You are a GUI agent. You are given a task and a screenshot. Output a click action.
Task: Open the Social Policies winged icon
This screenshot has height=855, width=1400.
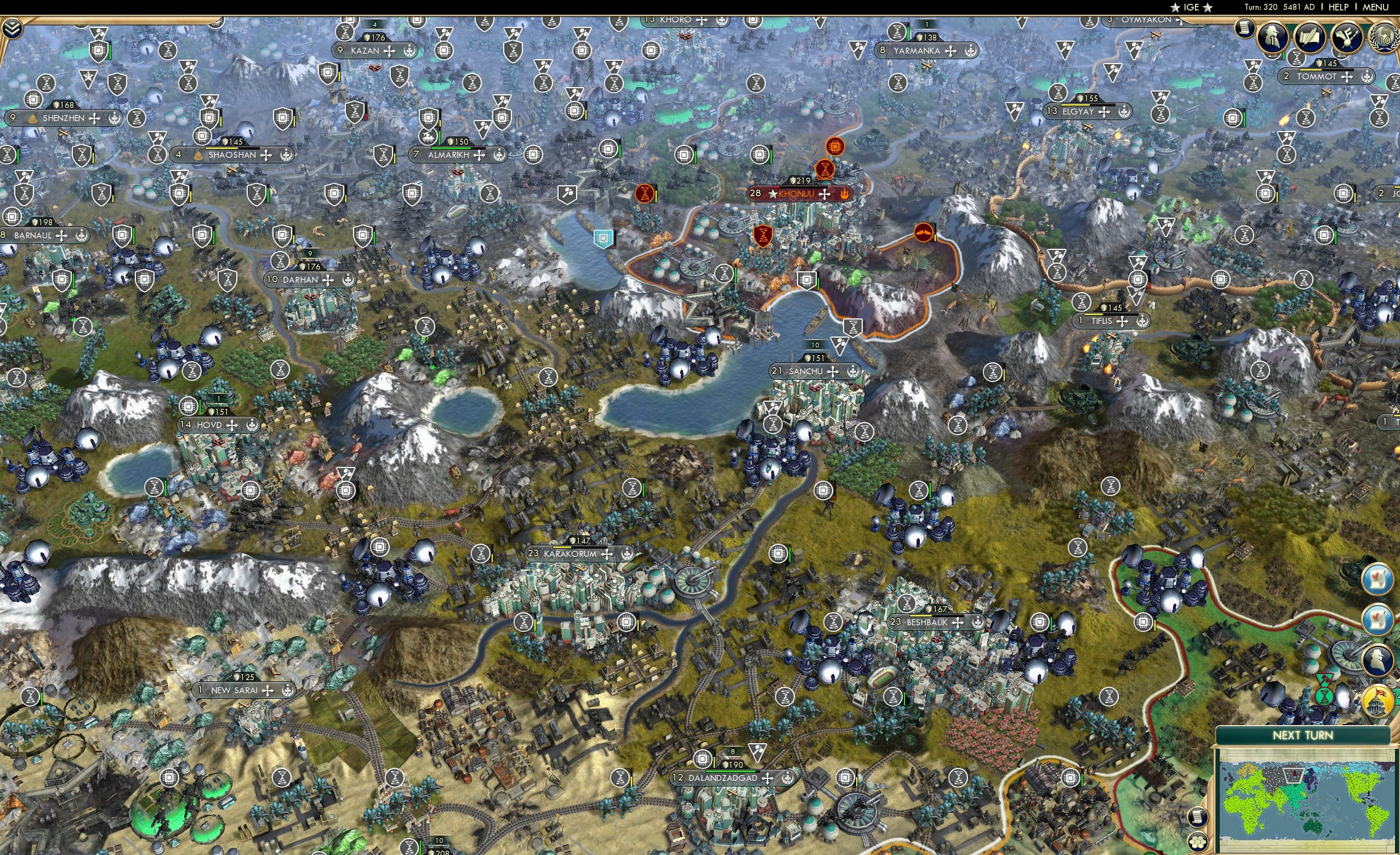coord(1347,37)
